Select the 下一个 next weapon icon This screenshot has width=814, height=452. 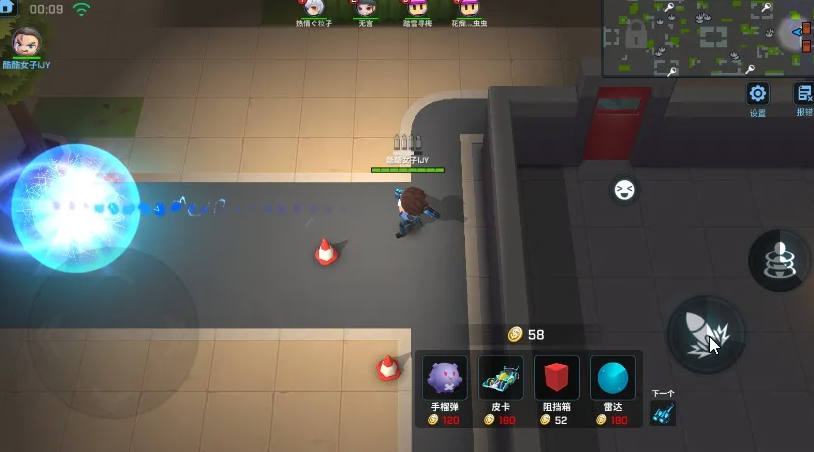tap(662, 410)
